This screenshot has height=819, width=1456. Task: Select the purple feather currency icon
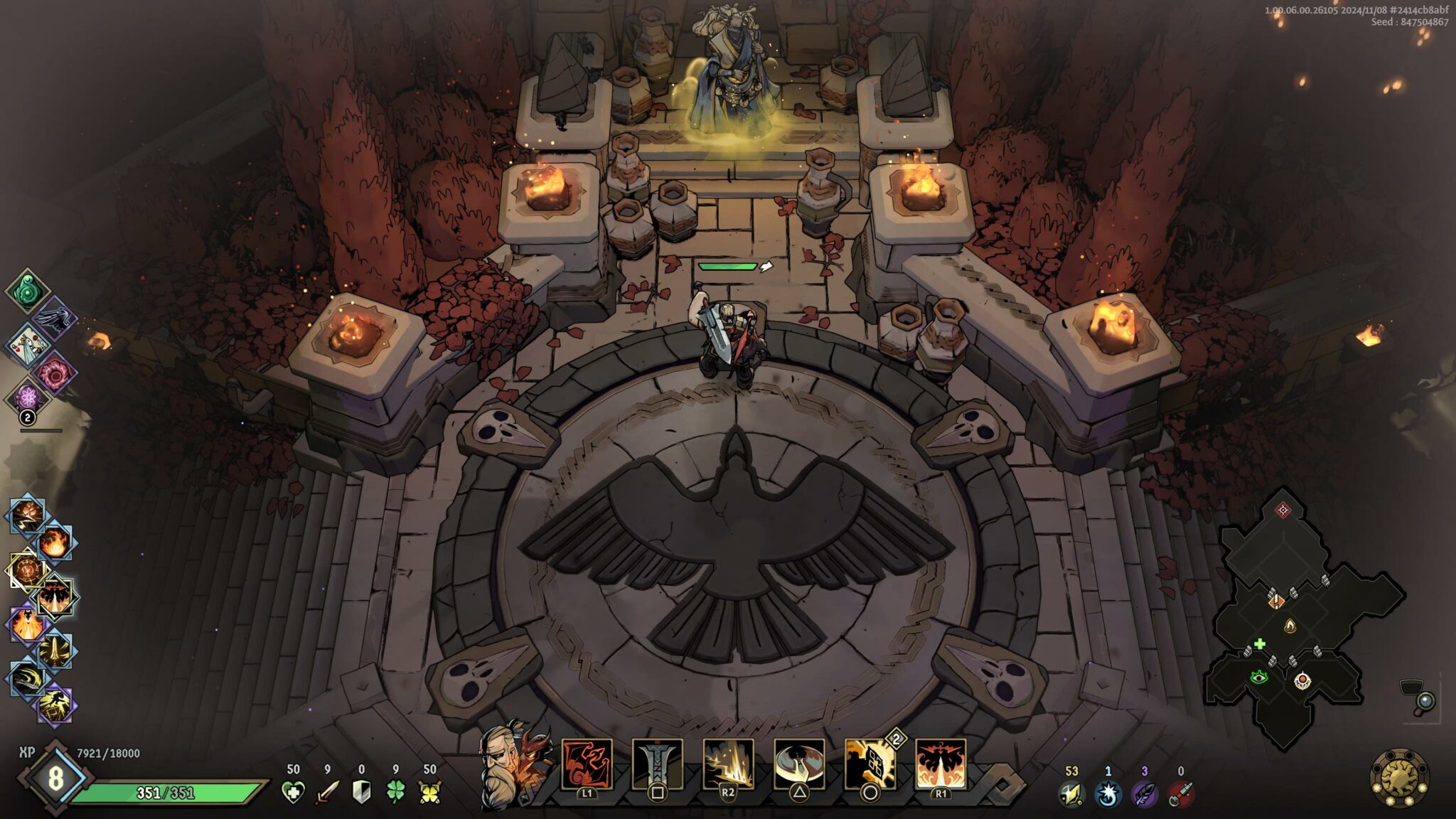[x=1144, y=793]
